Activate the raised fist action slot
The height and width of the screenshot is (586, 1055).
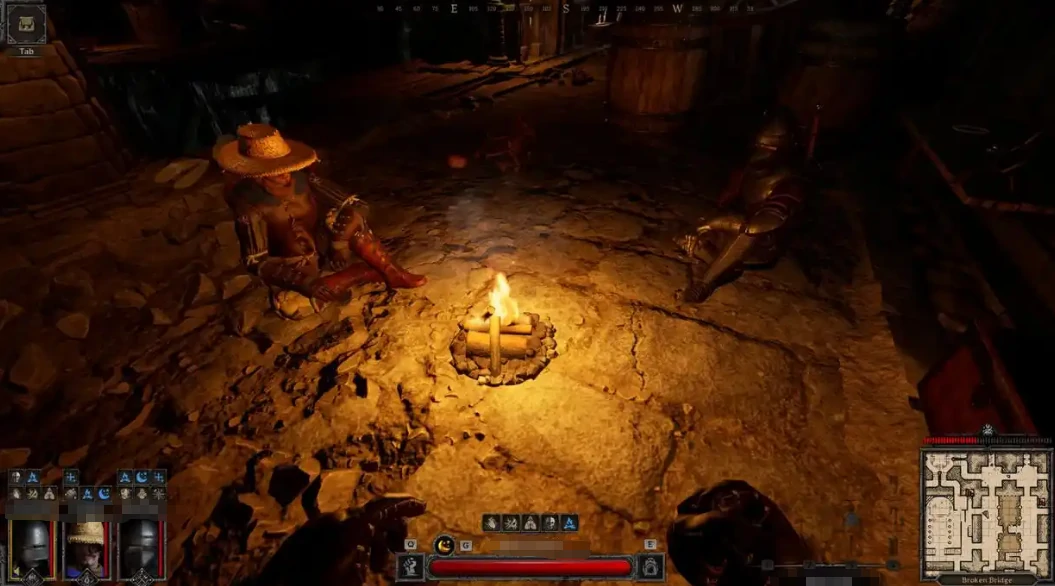[410, 567]
